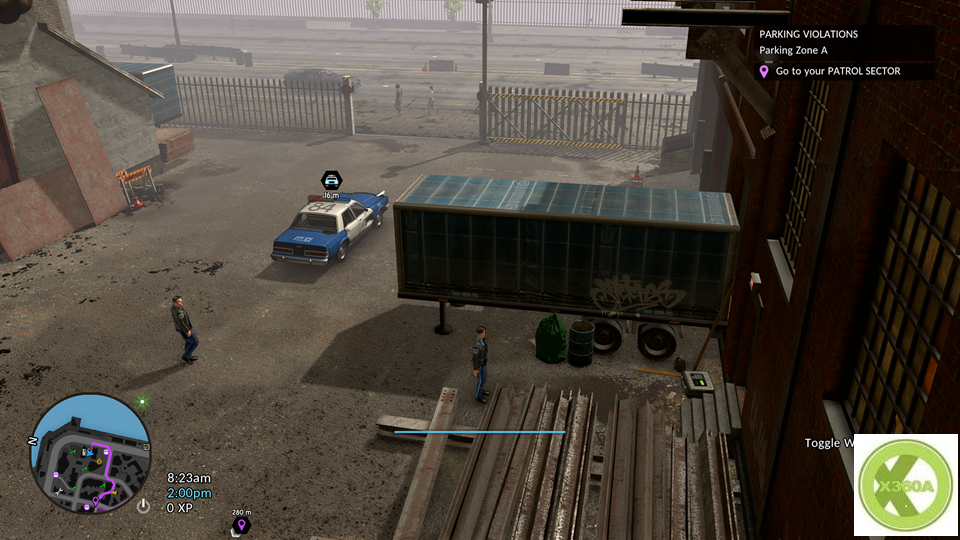Click the circular minimap

click(91, 452)
